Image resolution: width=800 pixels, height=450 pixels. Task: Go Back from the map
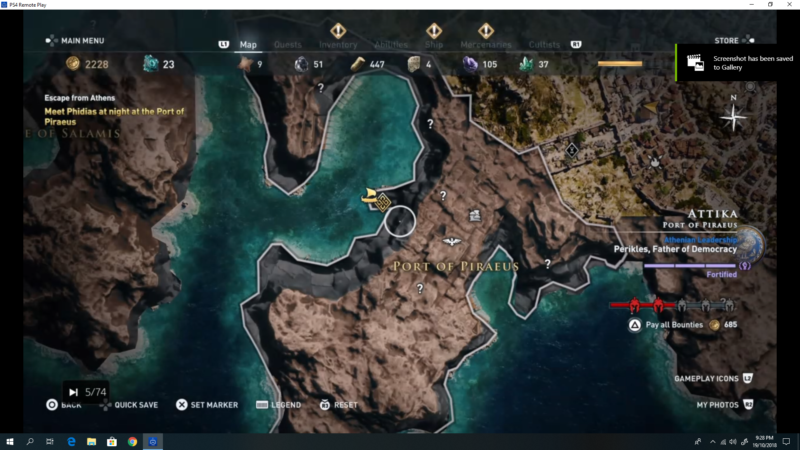[64, 405]
